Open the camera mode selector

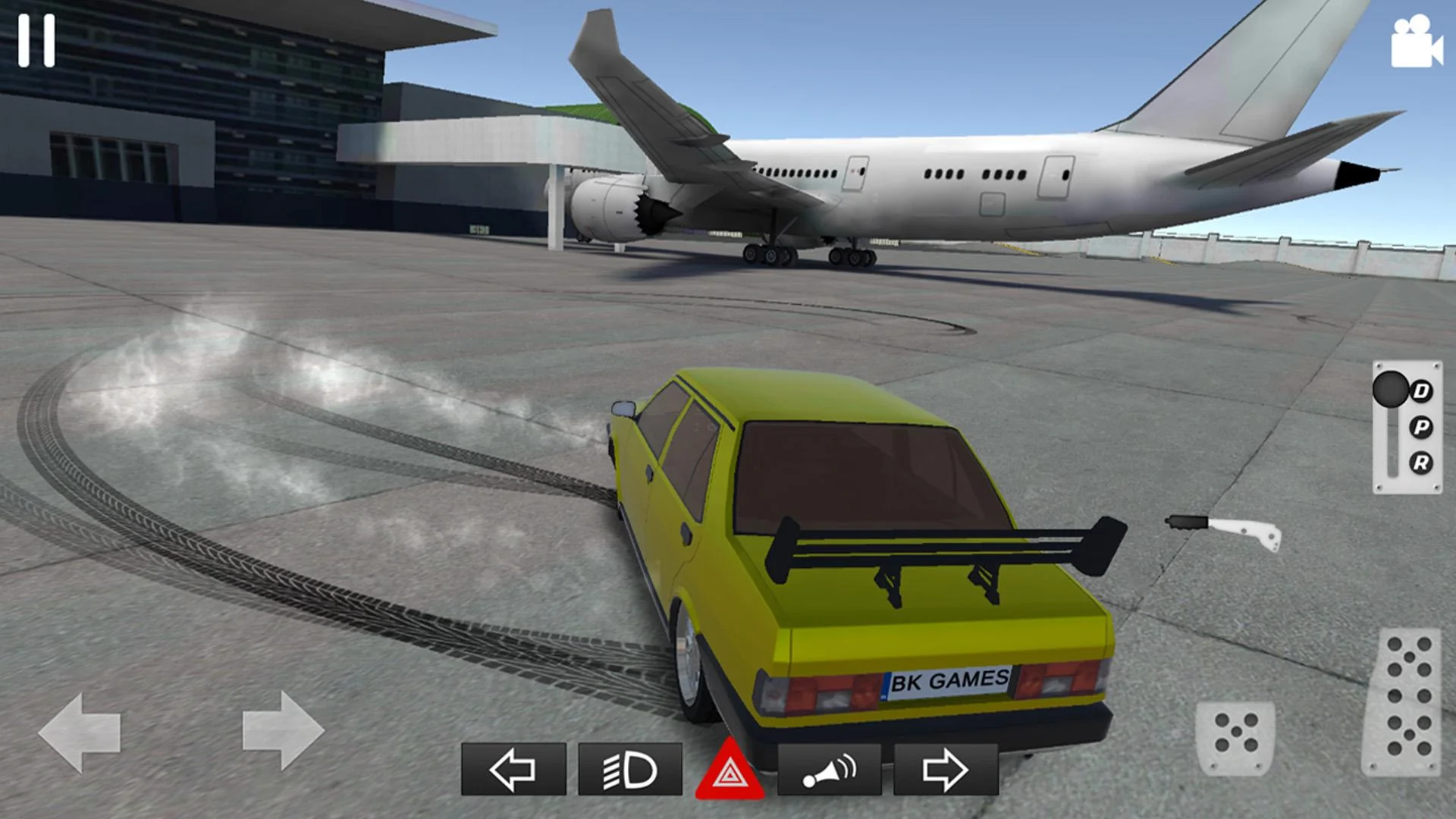tap(1417, 42)
